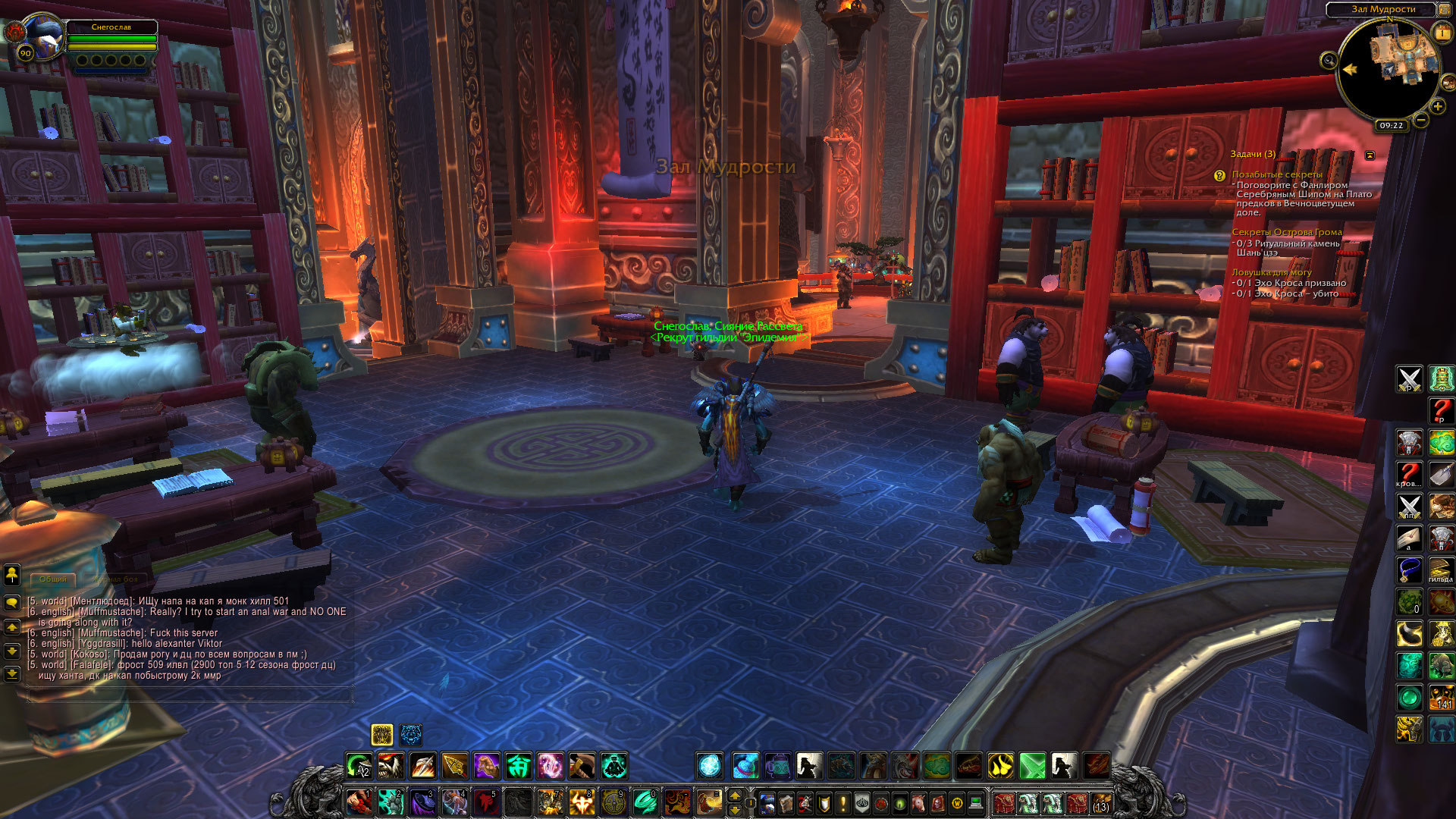
Task: Switch to the Общий chat tab
Action: pos(53,579)
